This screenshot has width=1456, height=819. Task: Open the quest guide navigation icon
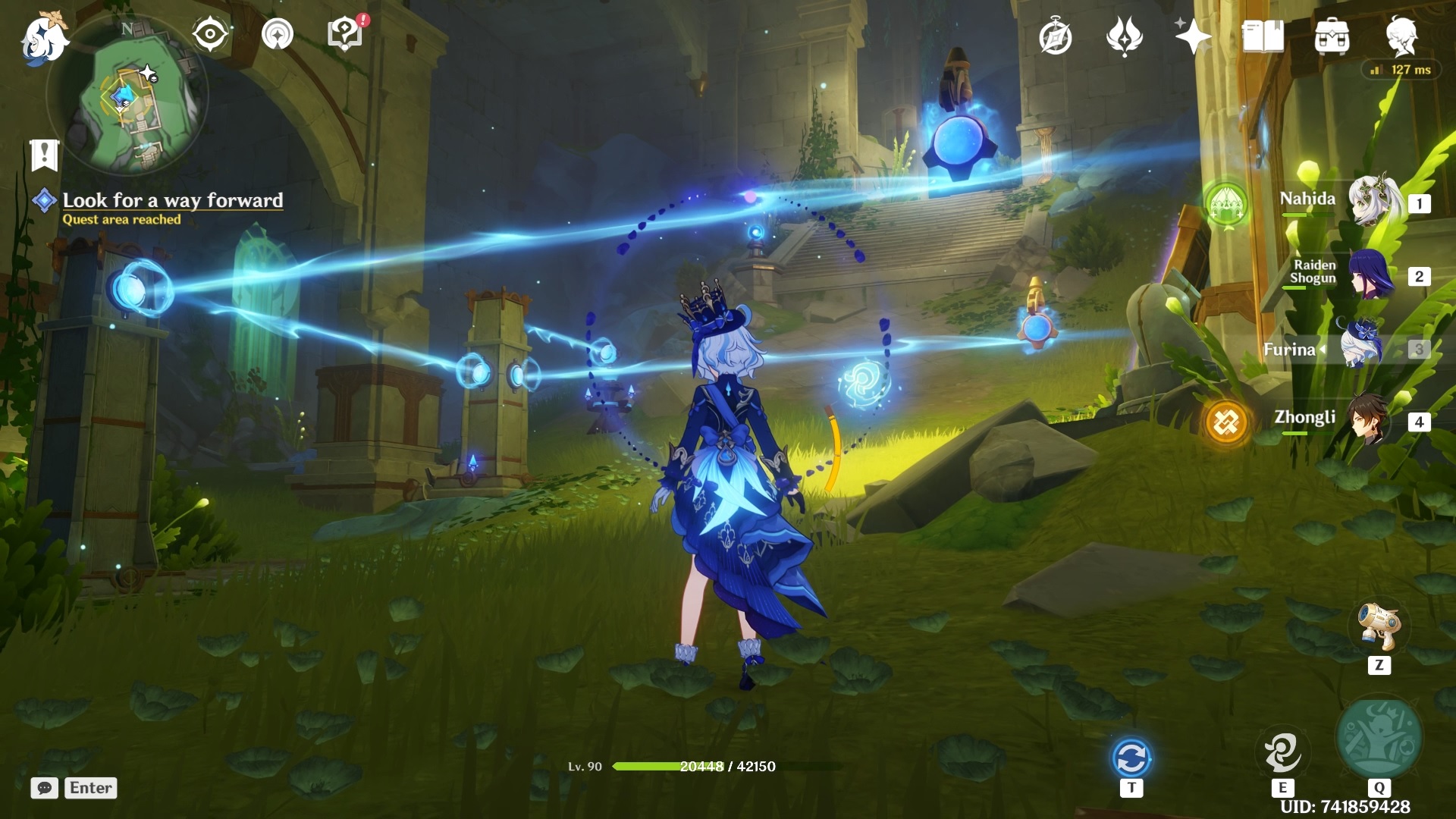click(278, 34)
